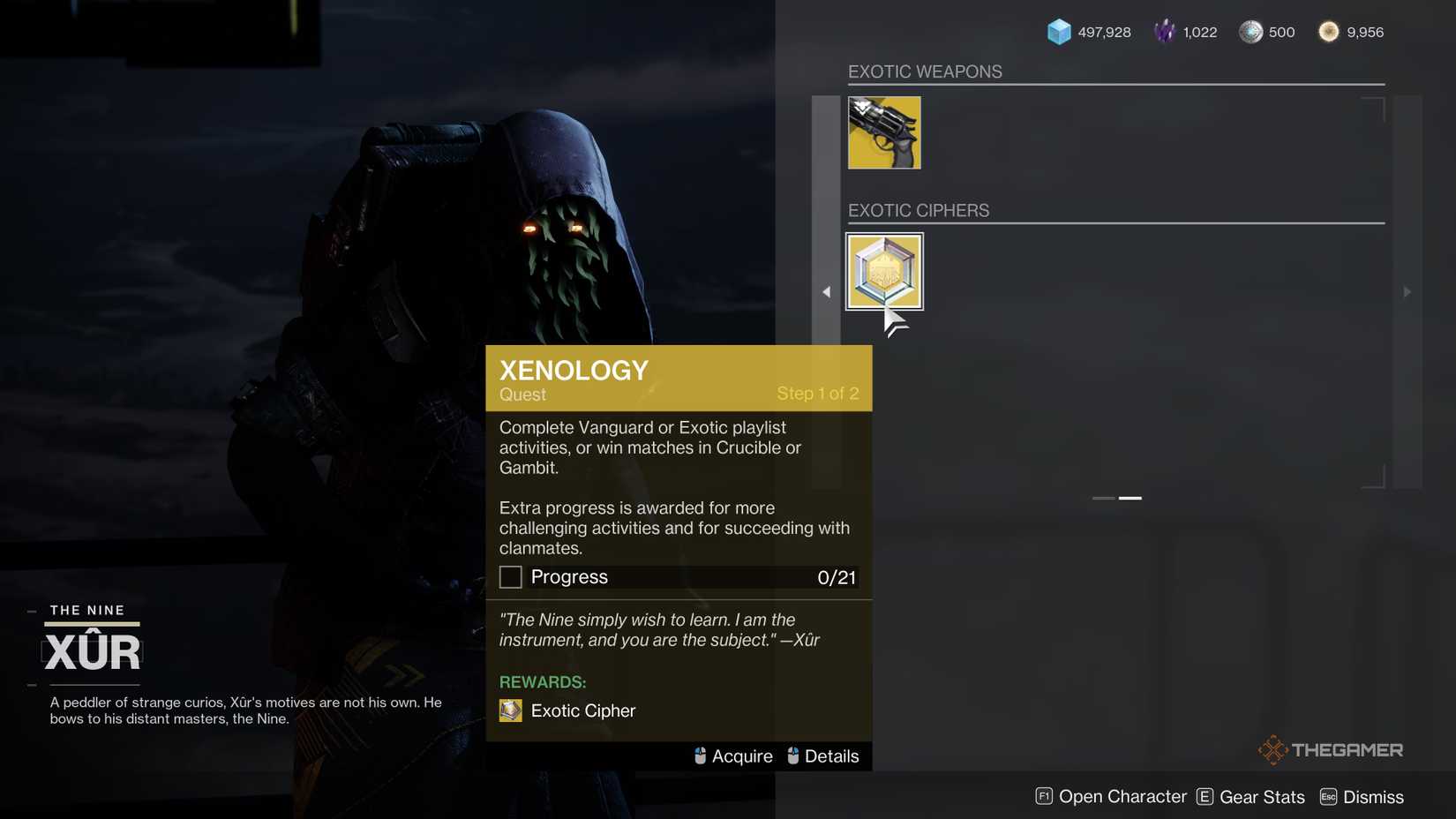Toggle the Progress checkbox in the Xenology quest
The width and height of the screenshot is (1456, 819).
pyautogui.click(x=510, y=576)
